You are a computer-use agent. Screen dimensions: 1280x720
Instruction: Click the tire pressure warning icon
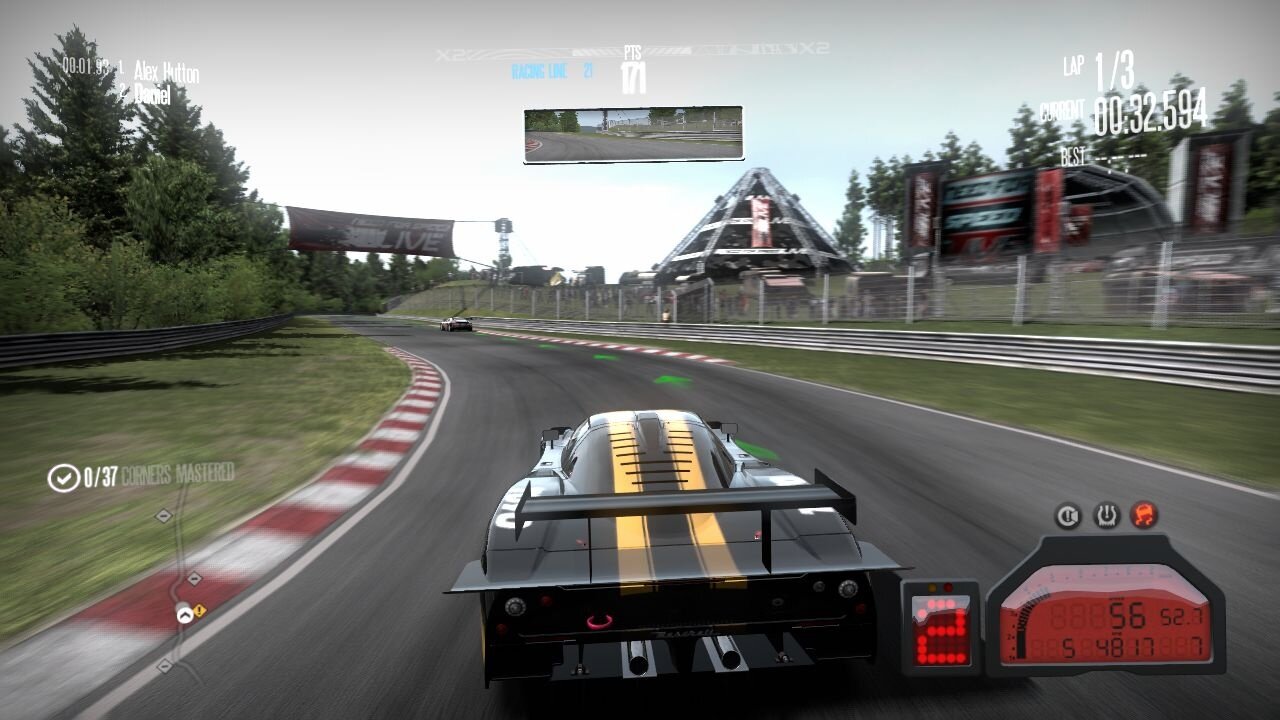(x=1106, y=516)
